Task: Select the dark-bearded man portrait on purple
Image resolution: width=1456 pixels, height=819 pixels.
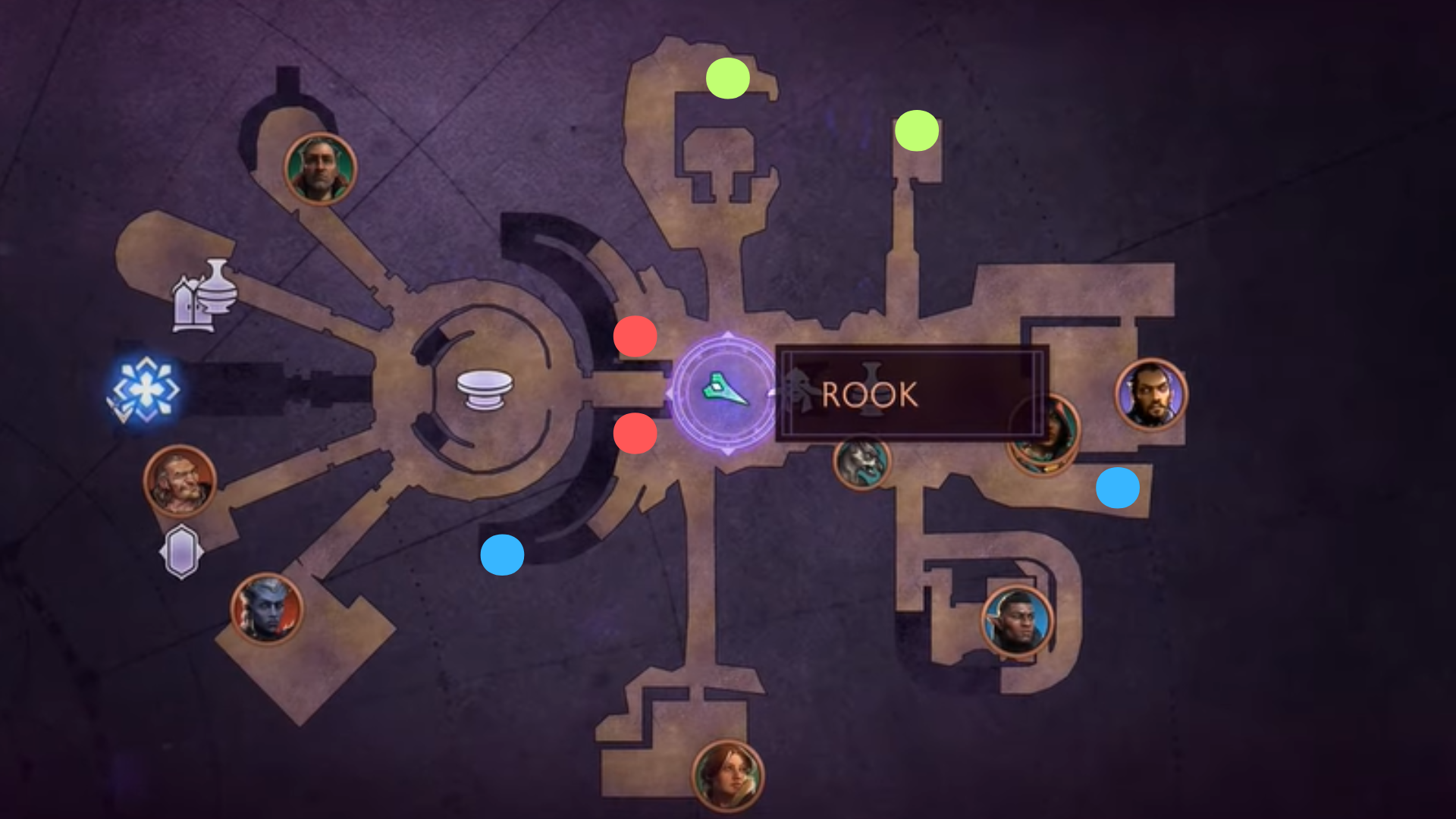Action: (1150, 394)
